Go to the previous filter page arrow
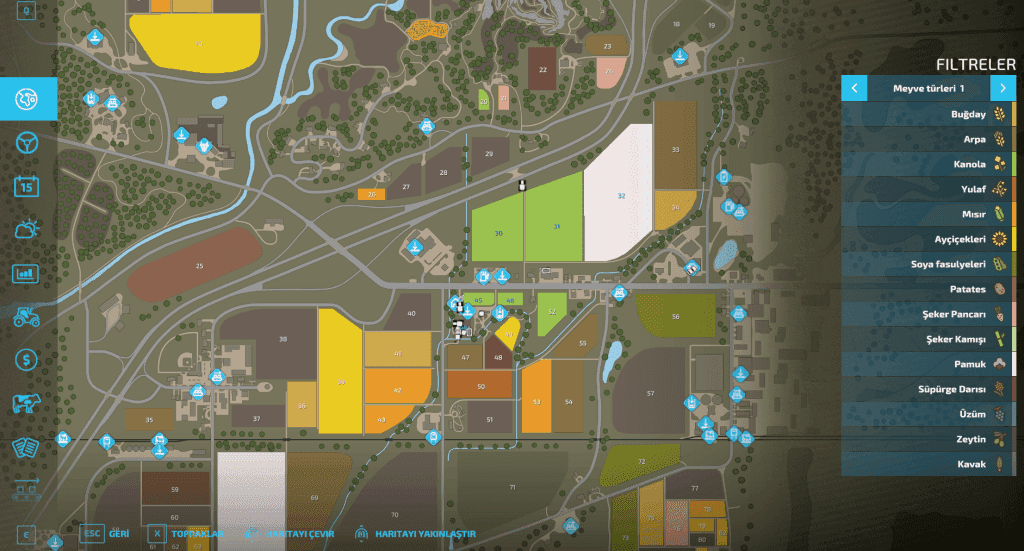Screen dimensions: 1024x551 (854, 88)
